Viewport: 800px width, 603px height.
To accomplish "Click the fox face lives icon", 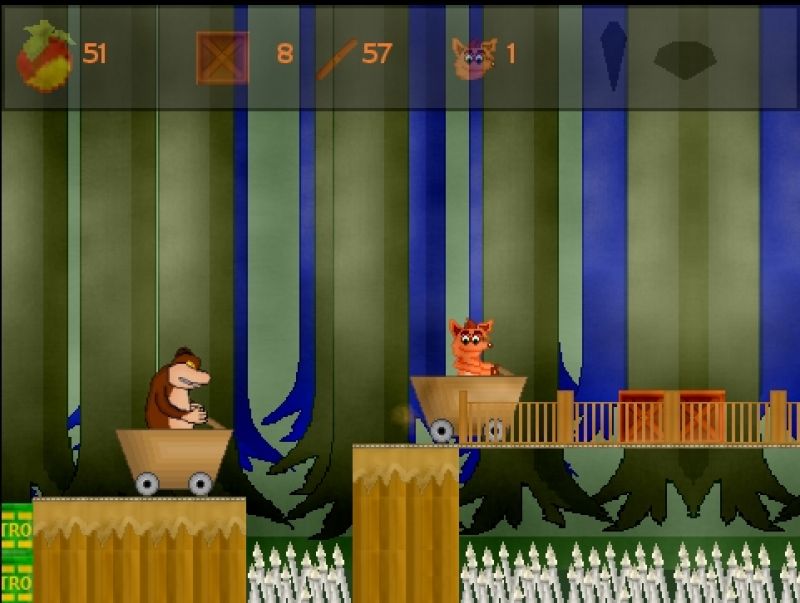I will tap(473, 57).
